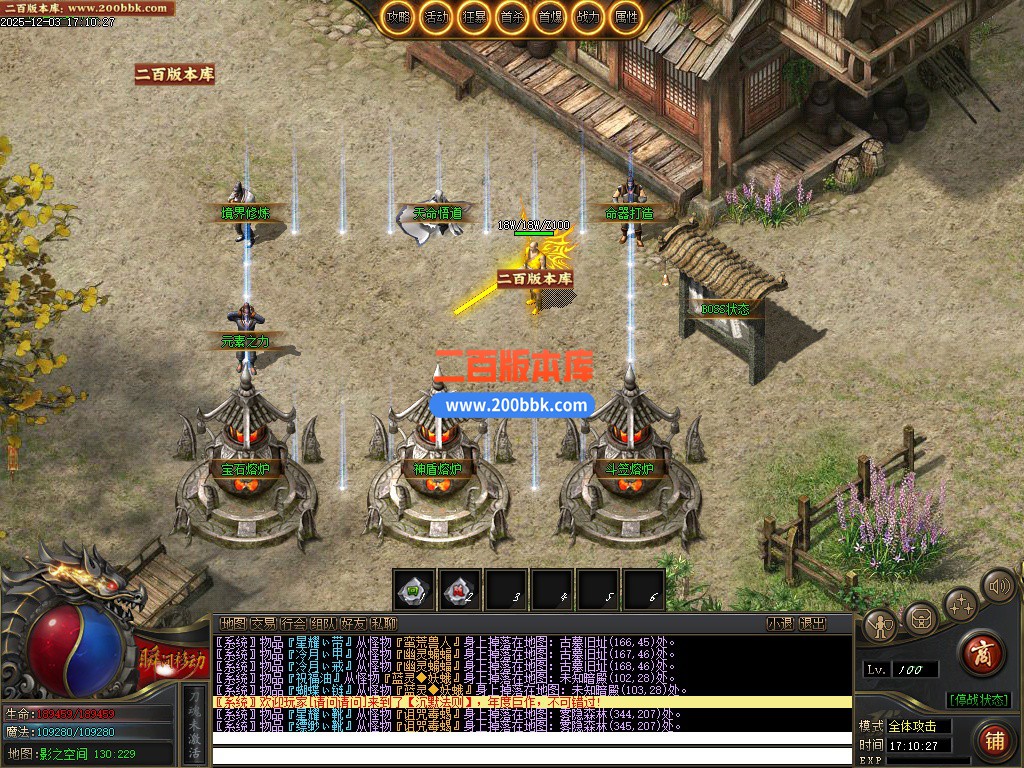The image size is (1024, 768).
Task: Click the 退出 exit game button
Action: coord(812,623)
